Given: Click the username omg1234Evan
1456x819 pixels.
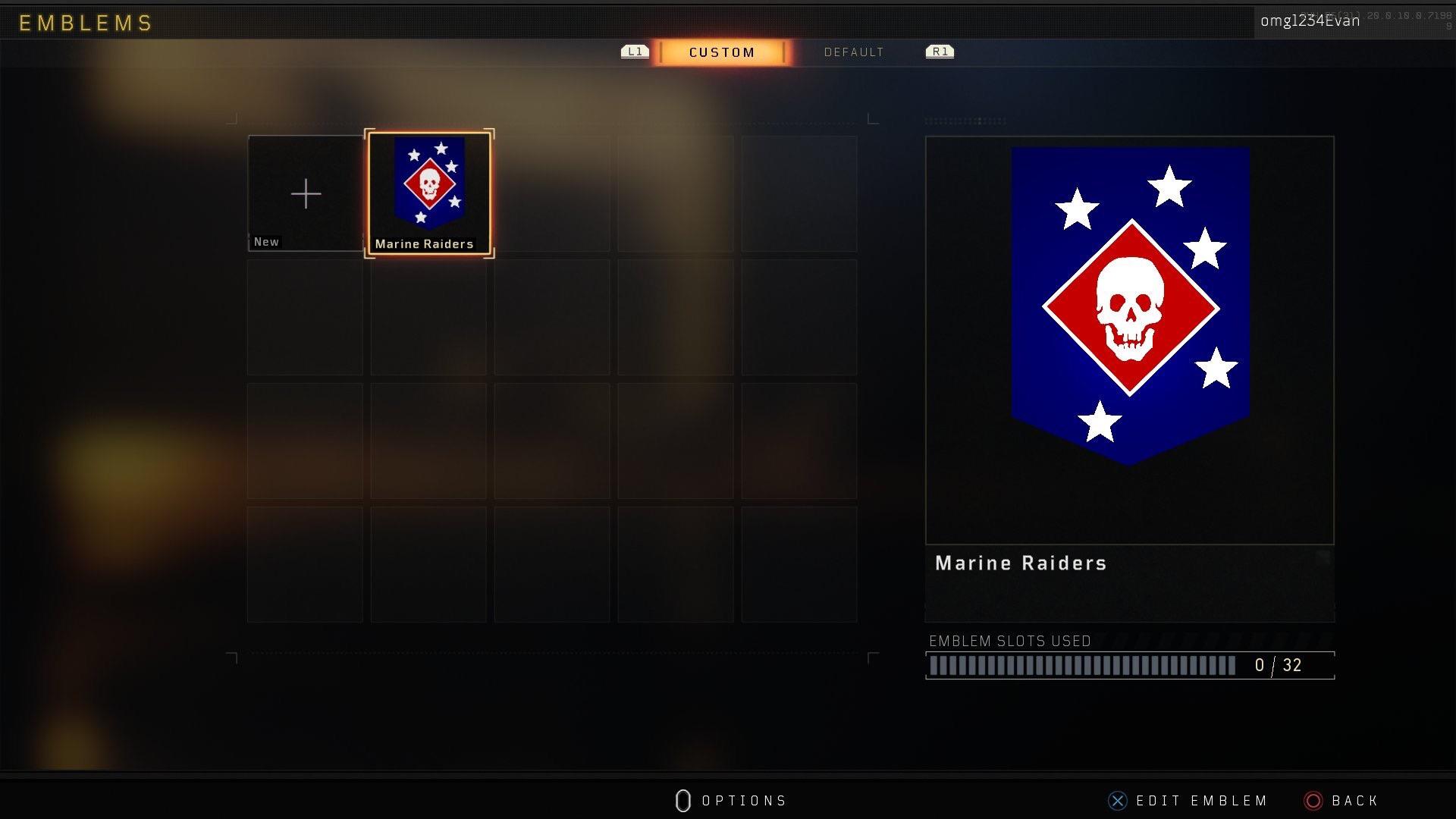Looking at the screenshot, I should point(1310,20).
